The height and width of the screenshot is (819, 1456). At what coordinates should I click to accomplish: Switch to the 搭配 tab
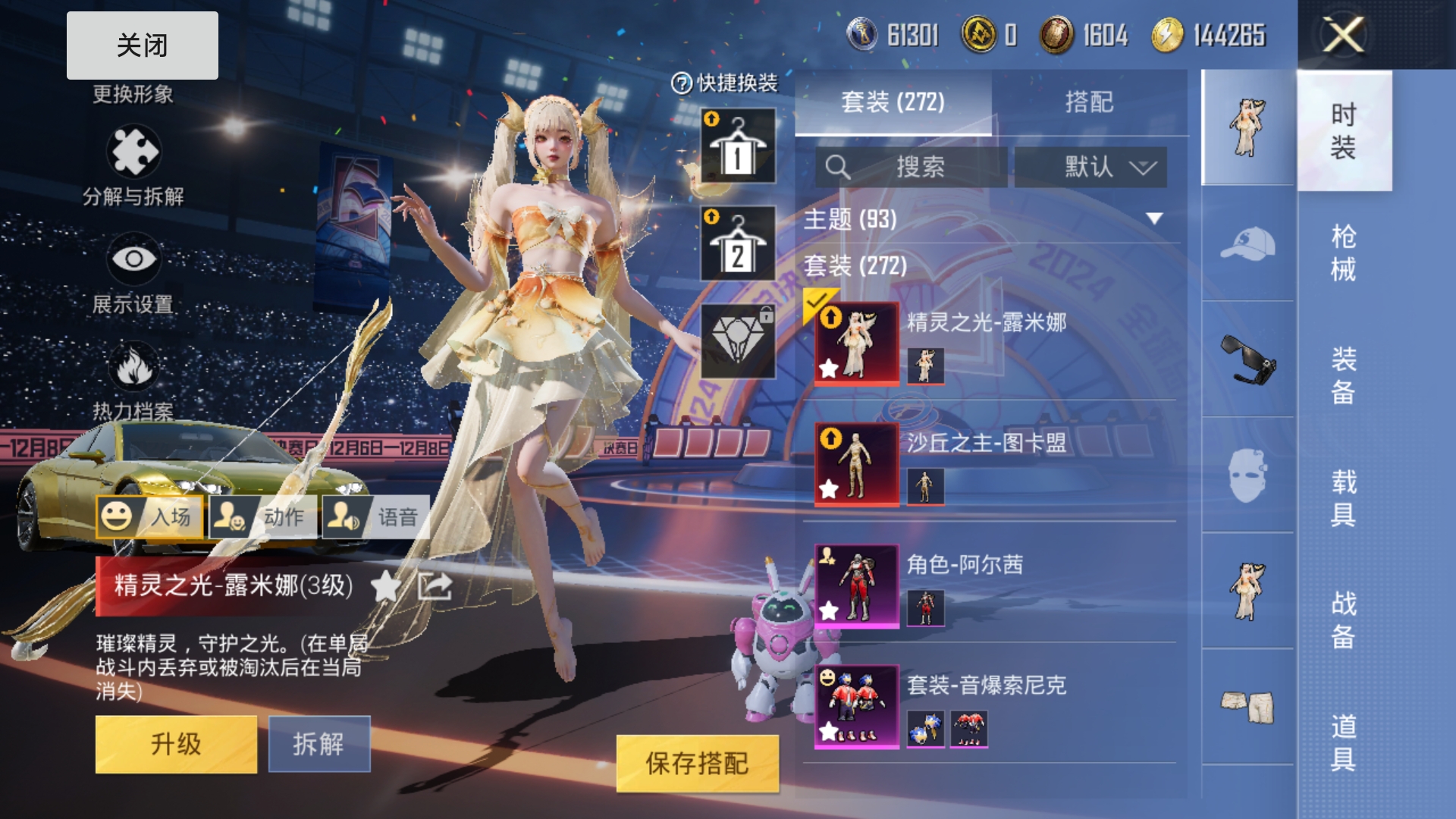point(1089,102)
